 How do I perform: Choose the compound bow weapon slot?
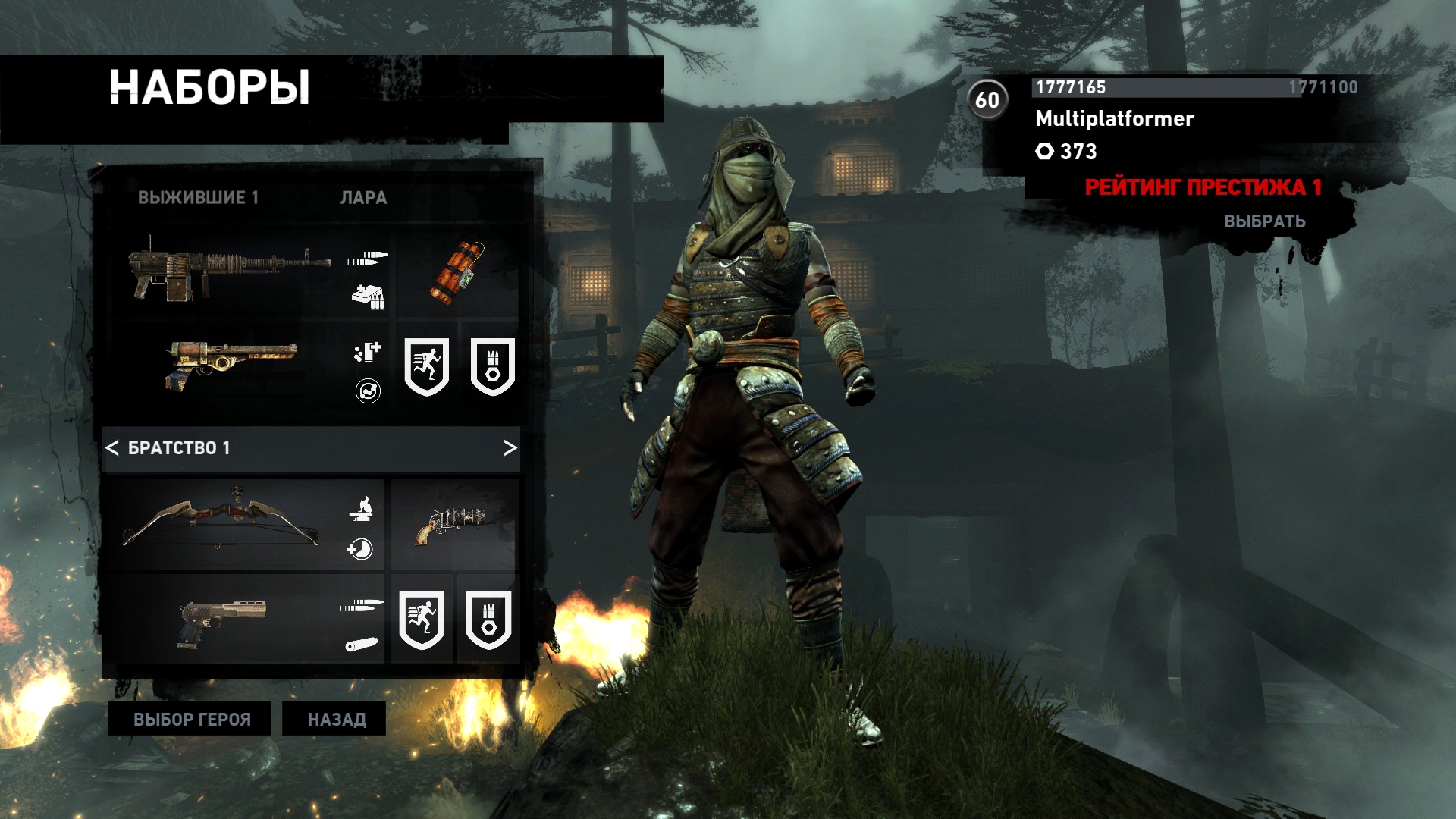tap(221, 522)
